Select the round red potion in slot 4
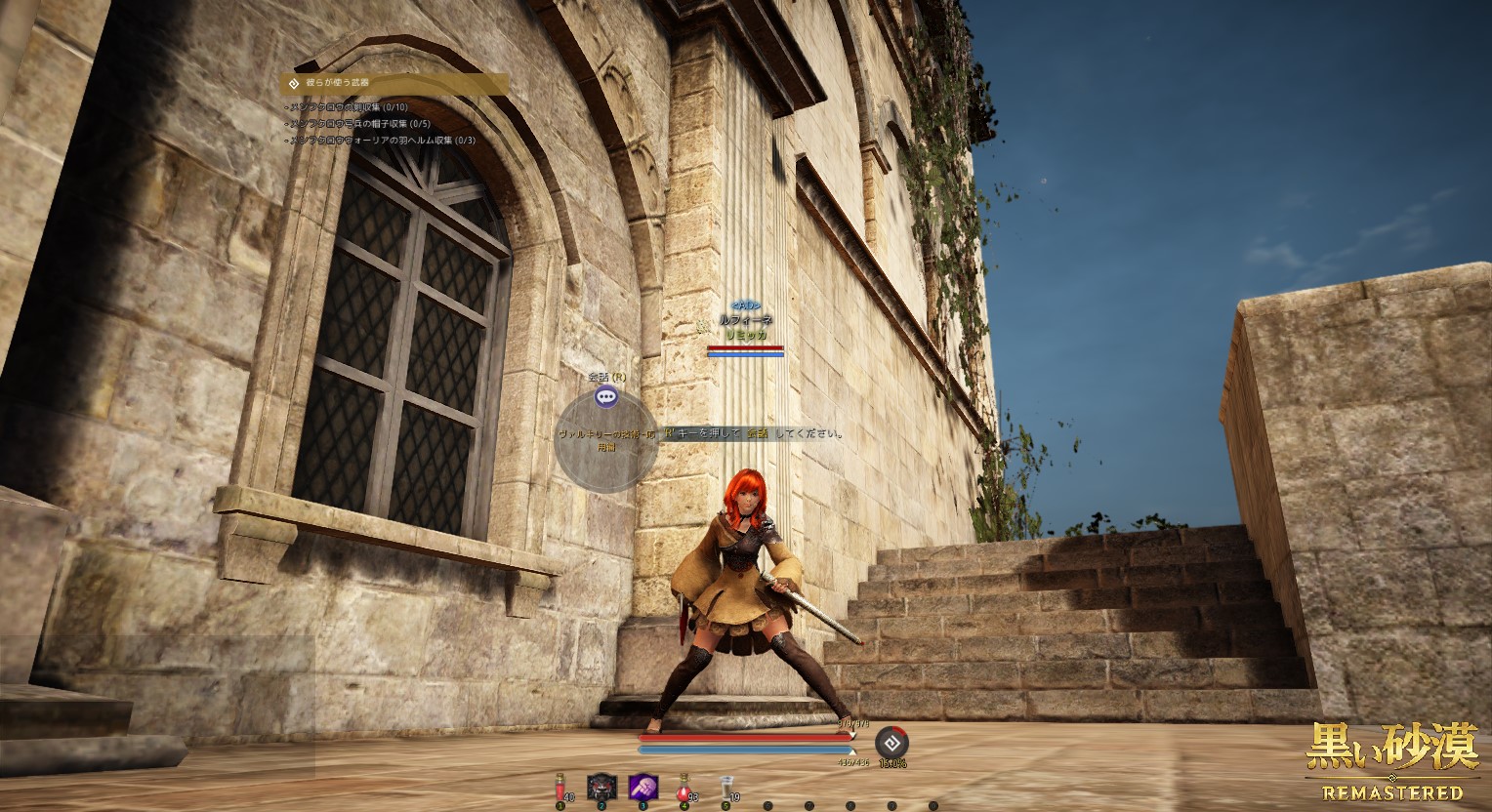The width and height of the screenshot is (1492, 812). tap(684, 787)
